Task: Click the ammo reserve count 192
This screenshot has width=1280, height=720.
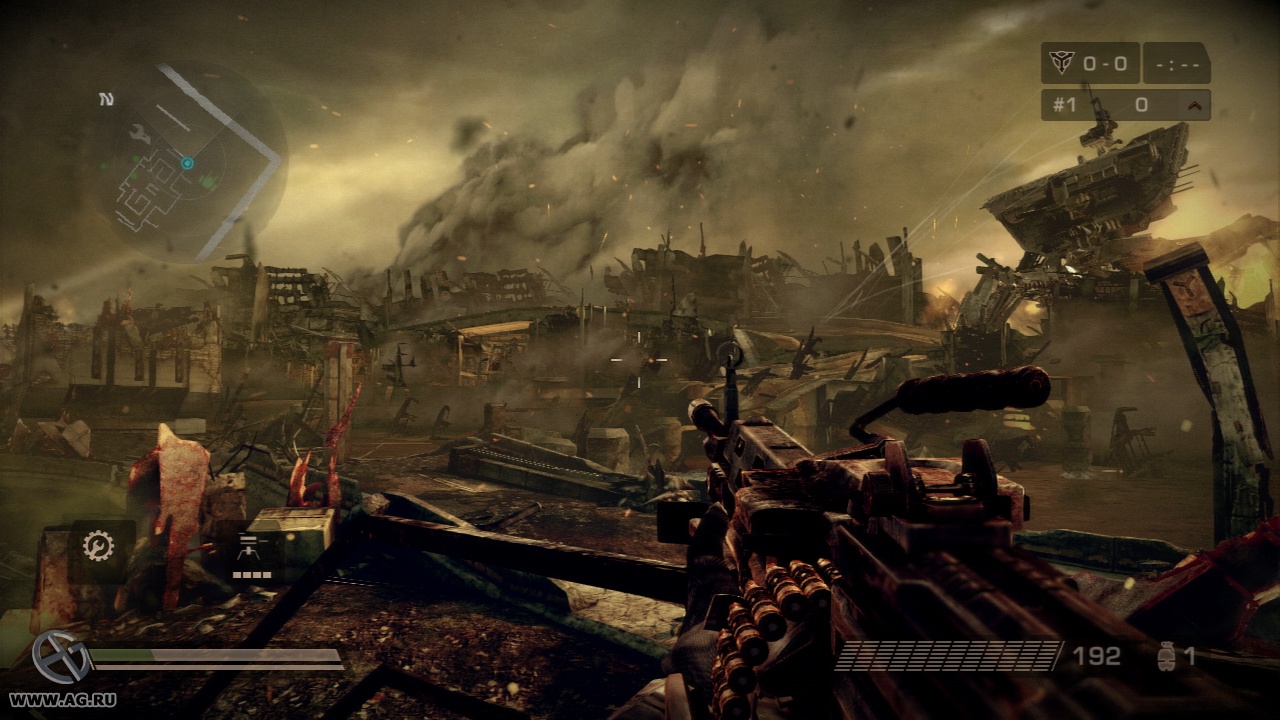Action: [1095, 655]
